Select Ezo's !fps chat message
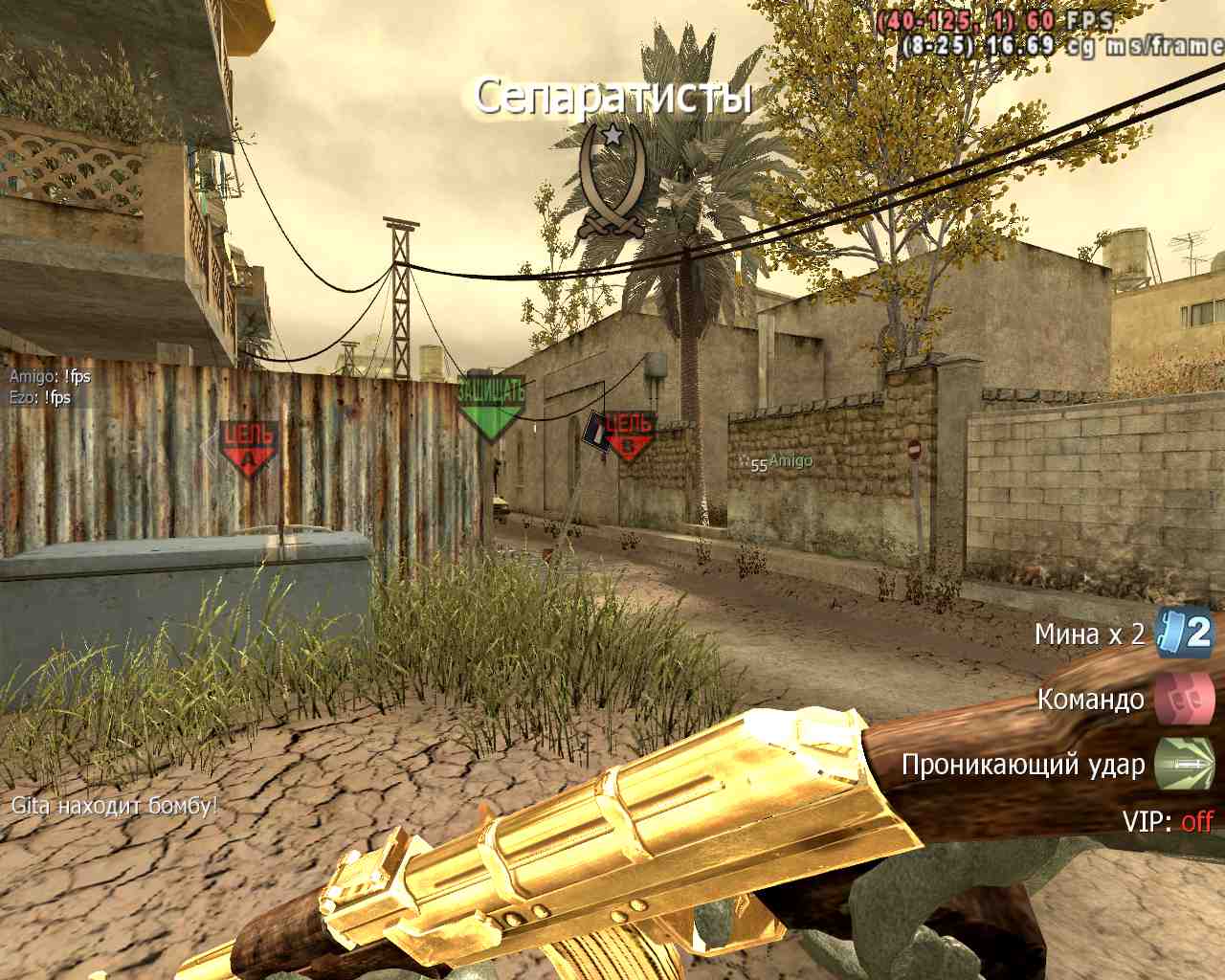Viewport: 1225px width, 980px height. coord(40,397)
